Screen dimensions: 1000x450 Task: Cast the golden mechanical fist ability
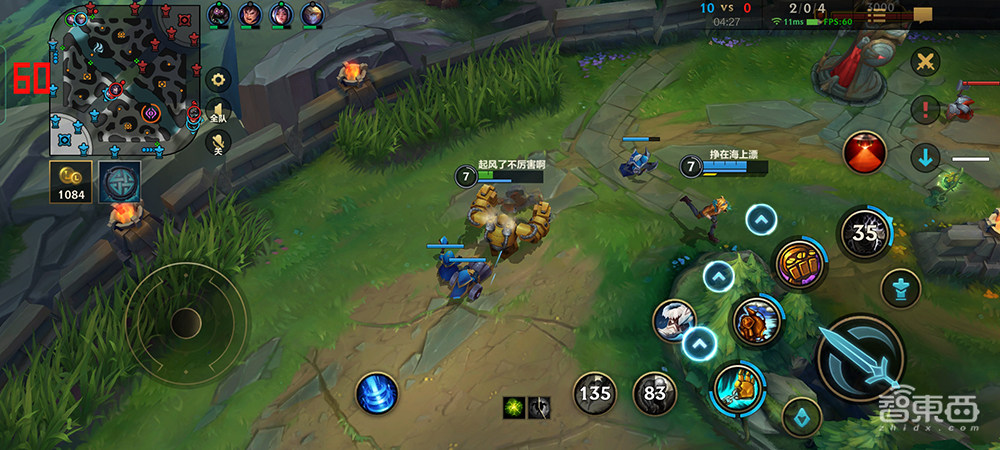[x=738, y=388]
